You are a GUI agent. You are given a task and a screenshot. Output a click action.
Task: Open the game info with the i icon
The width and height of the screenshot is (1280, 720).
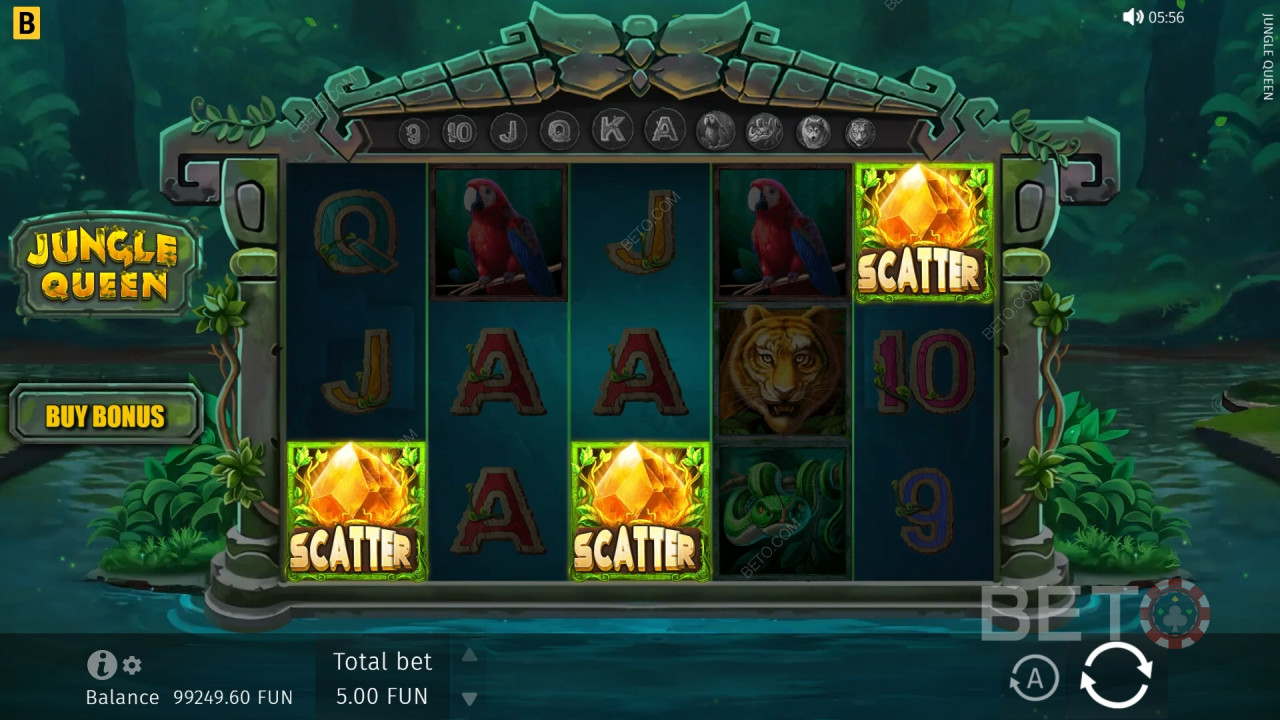(101, 665)
